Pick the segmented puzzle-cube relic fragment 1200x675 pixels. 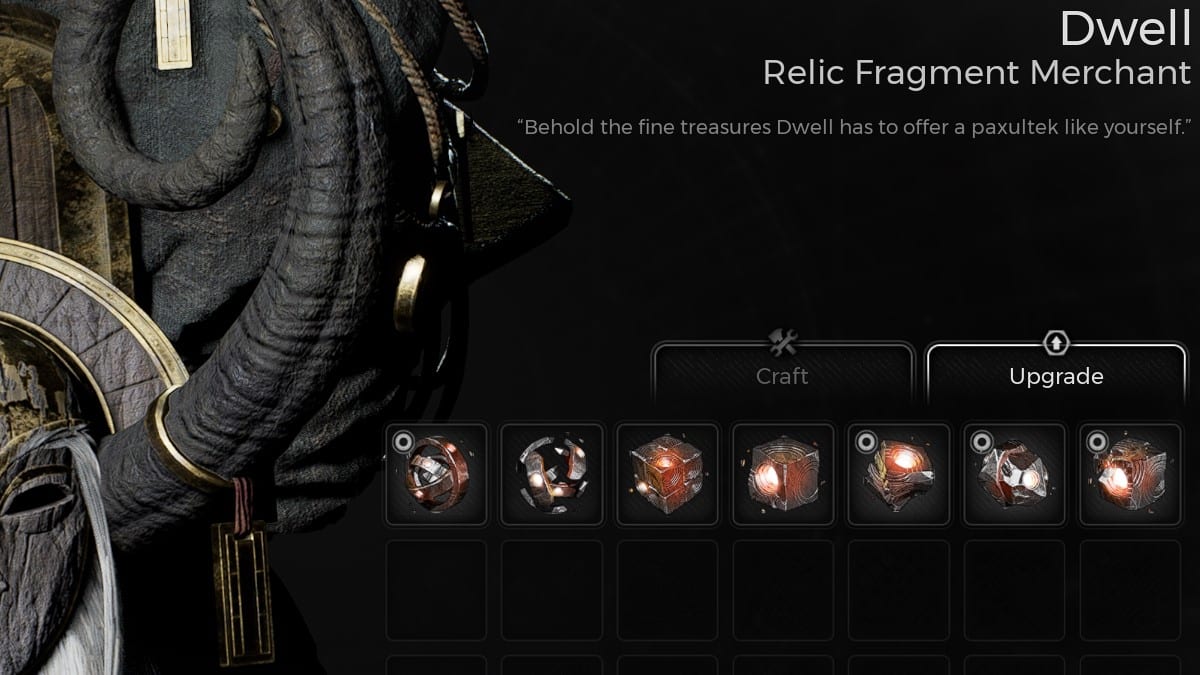click(667, 474)
